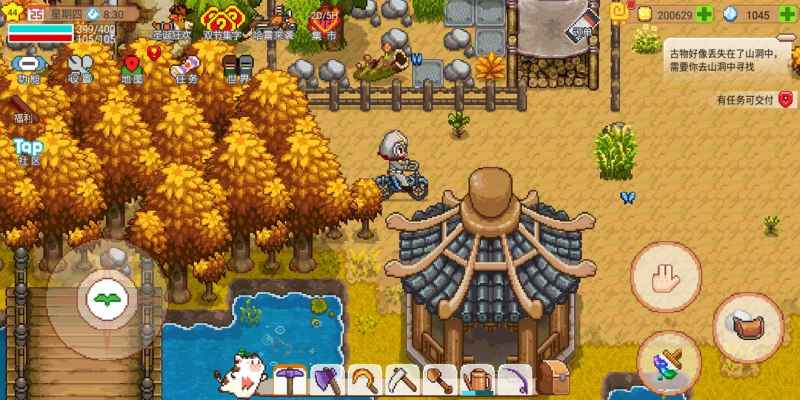Screen dimensions: 800x400
Task: Open the 地图 map icon
Action: (x=132, y=68)
